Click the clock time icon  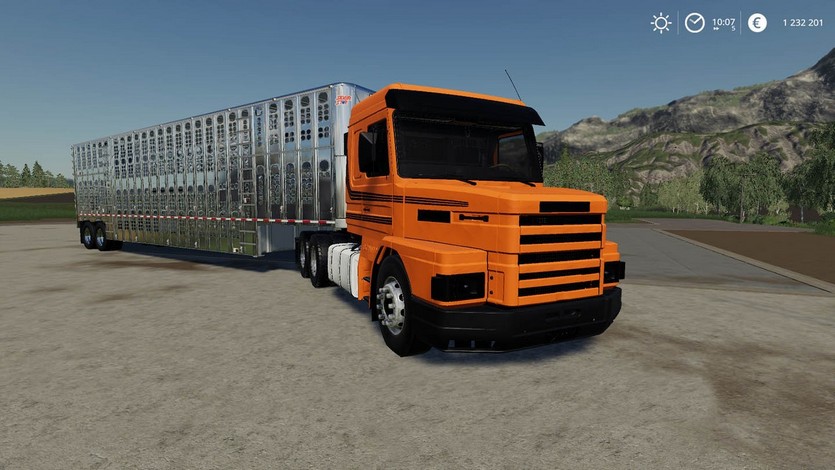[694, 22]
